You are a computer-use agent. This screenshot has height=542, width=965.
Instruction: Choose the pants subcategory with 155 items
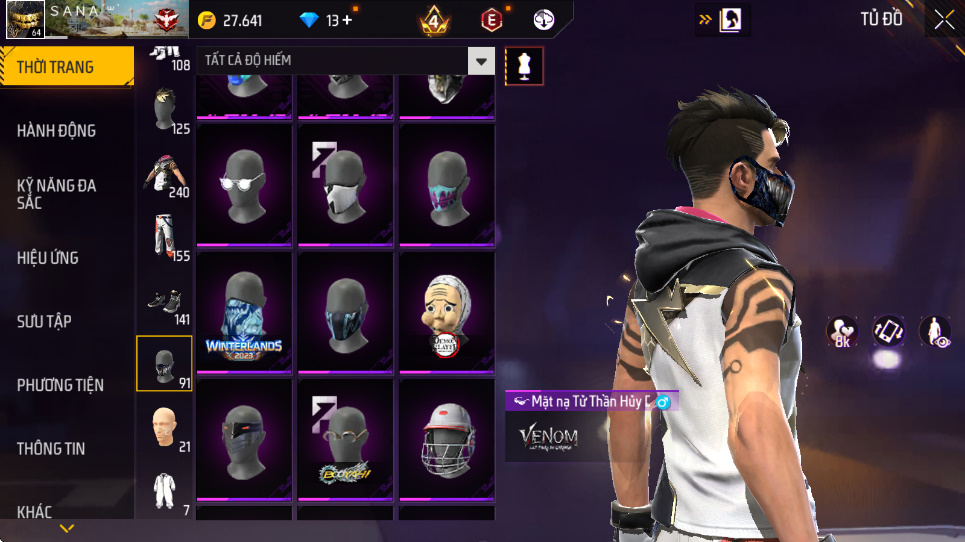click(164, 237)
